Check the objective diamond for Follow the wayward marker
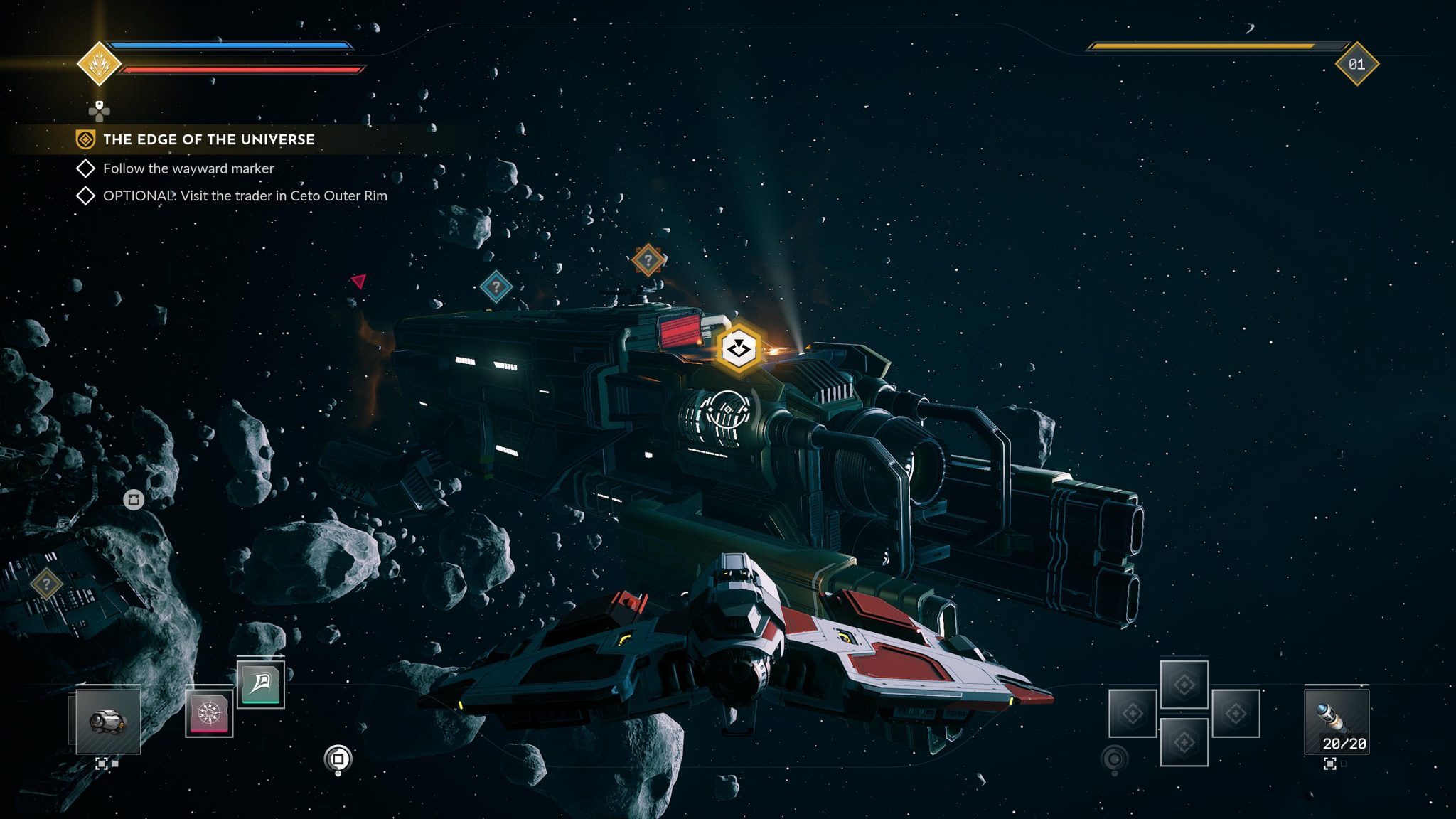The width and height of the screenshot is (1456, 819). (87, 169)
